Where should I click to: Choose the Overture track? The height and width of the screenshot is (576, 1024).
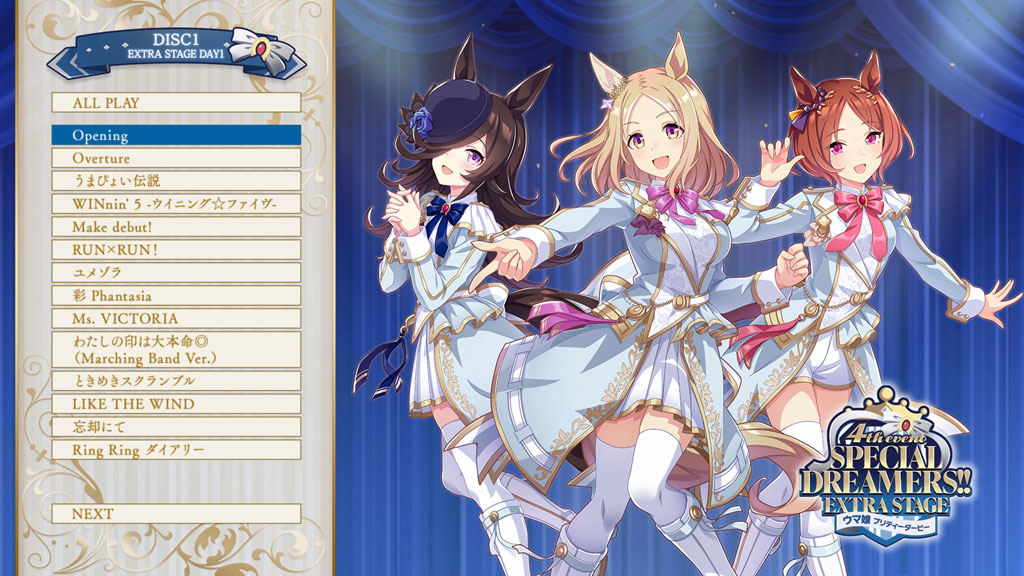coord(176,158)
